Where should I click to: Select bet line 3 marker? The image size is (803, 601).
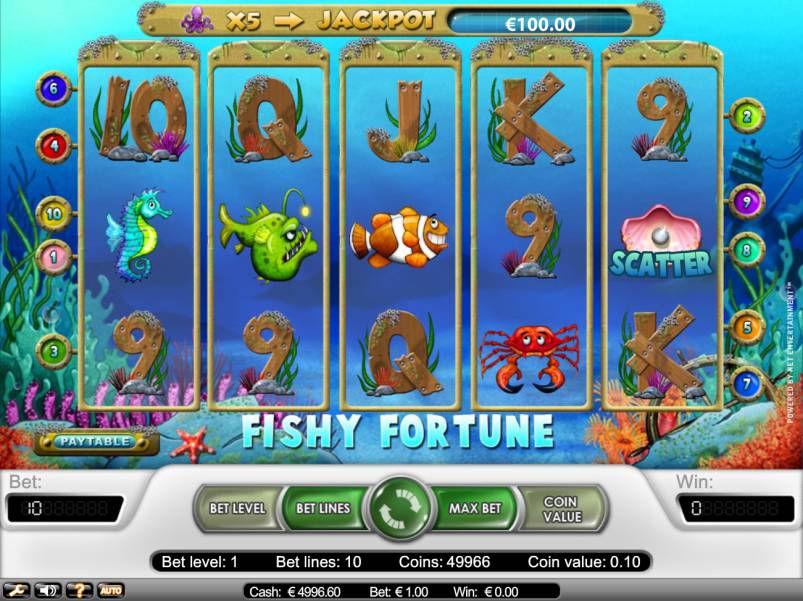(x=53, y=350)
